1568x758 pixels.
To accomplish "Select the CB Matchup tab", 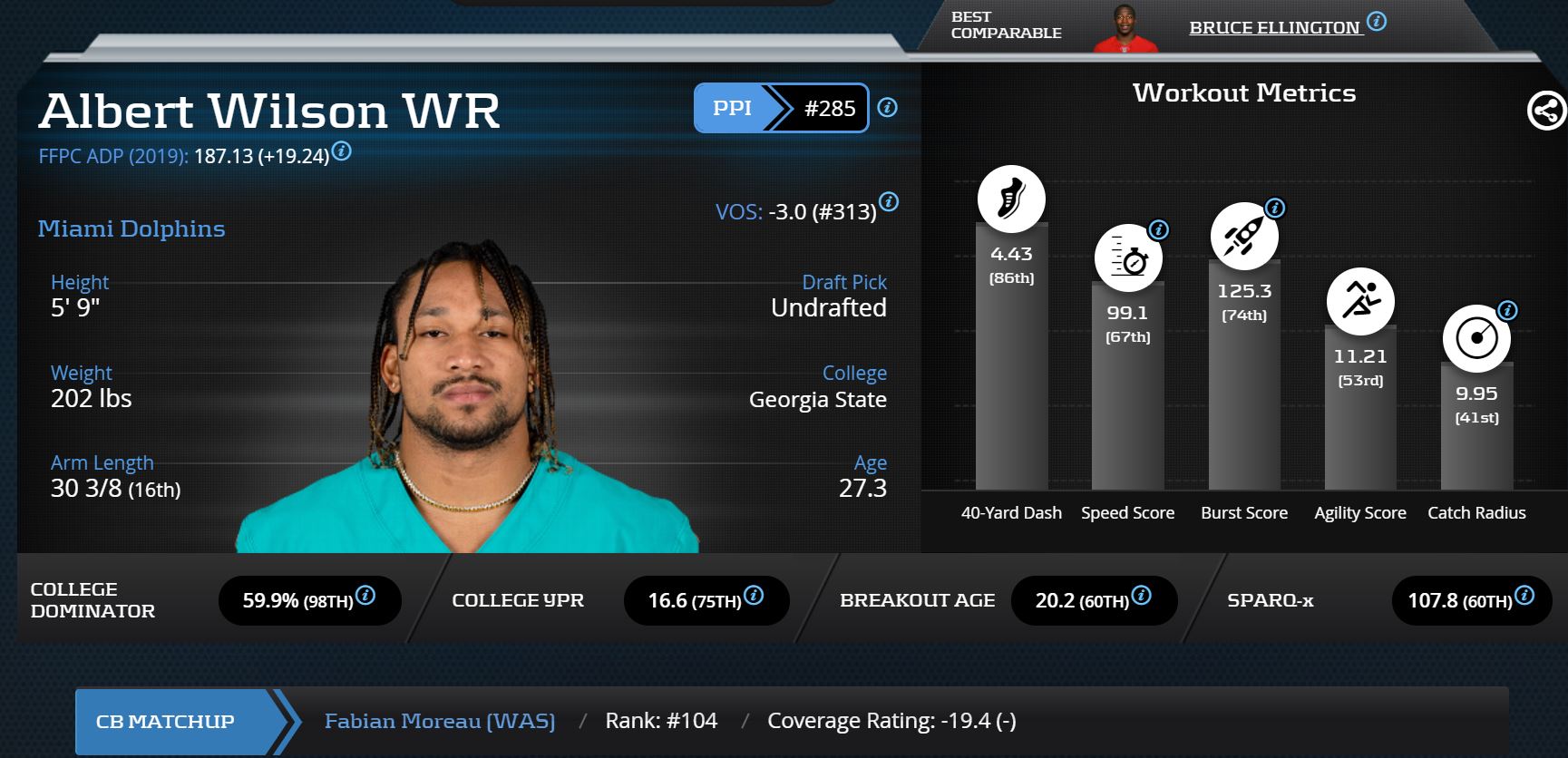I will pyautogui.click(x=166, y=722).
